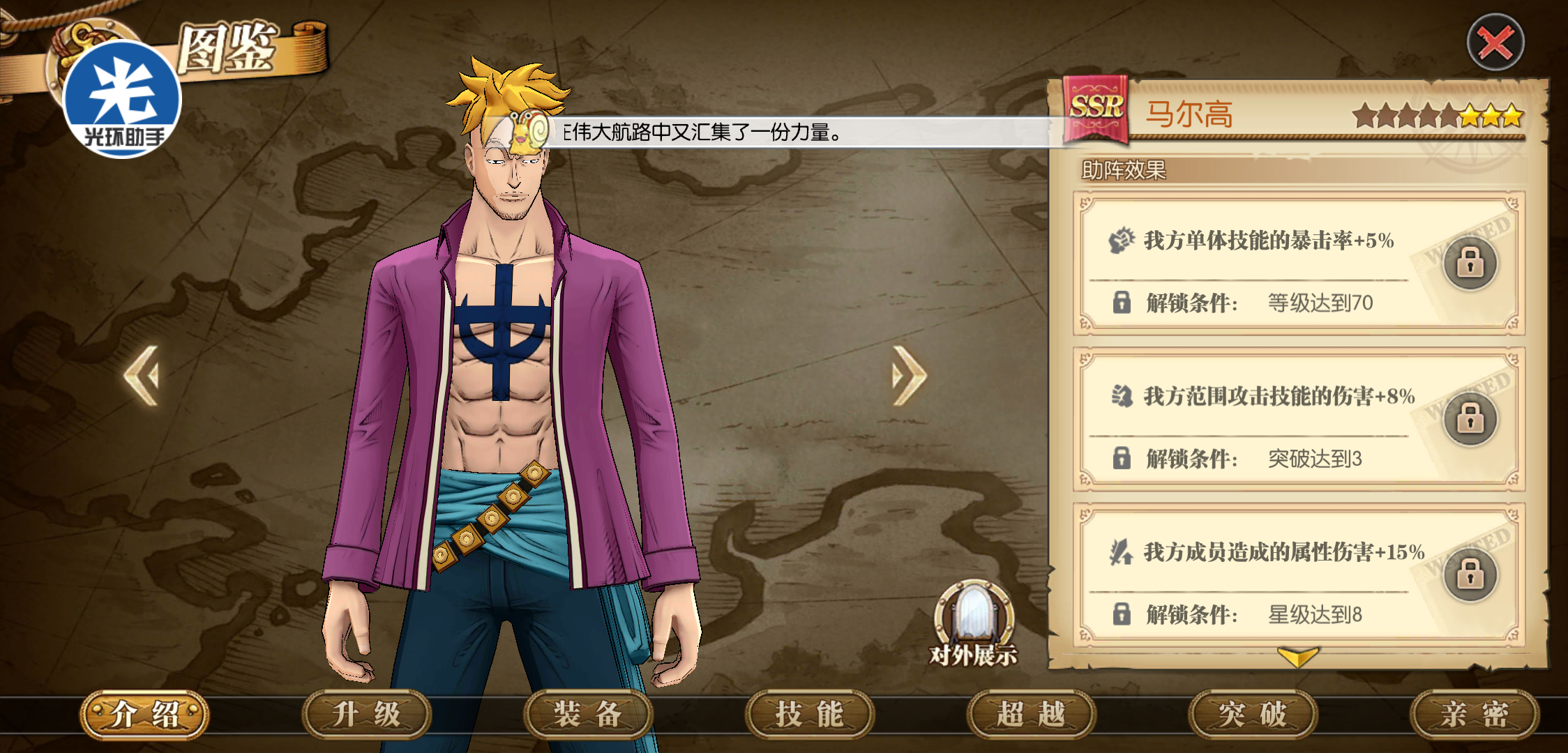This screenshot has height=753, width=1568.
Task: Open the 超越 transcend tab
Action: tap(1031, 715)
